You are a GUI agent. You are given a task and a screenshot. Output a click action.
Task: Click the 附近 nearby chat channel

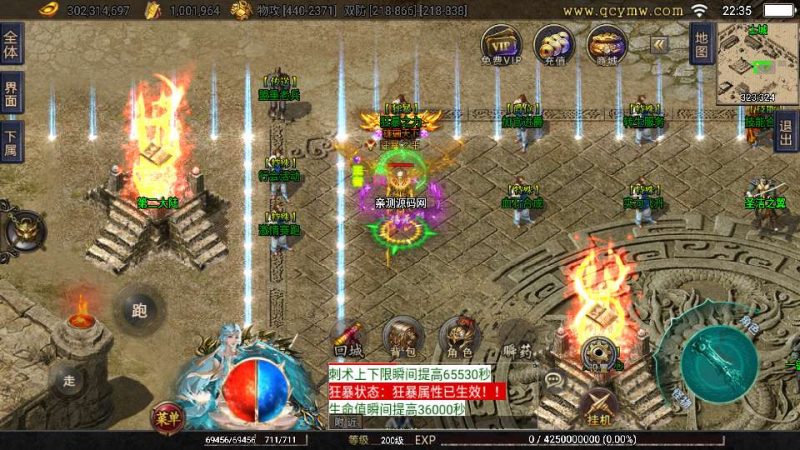tap(346, 423)
